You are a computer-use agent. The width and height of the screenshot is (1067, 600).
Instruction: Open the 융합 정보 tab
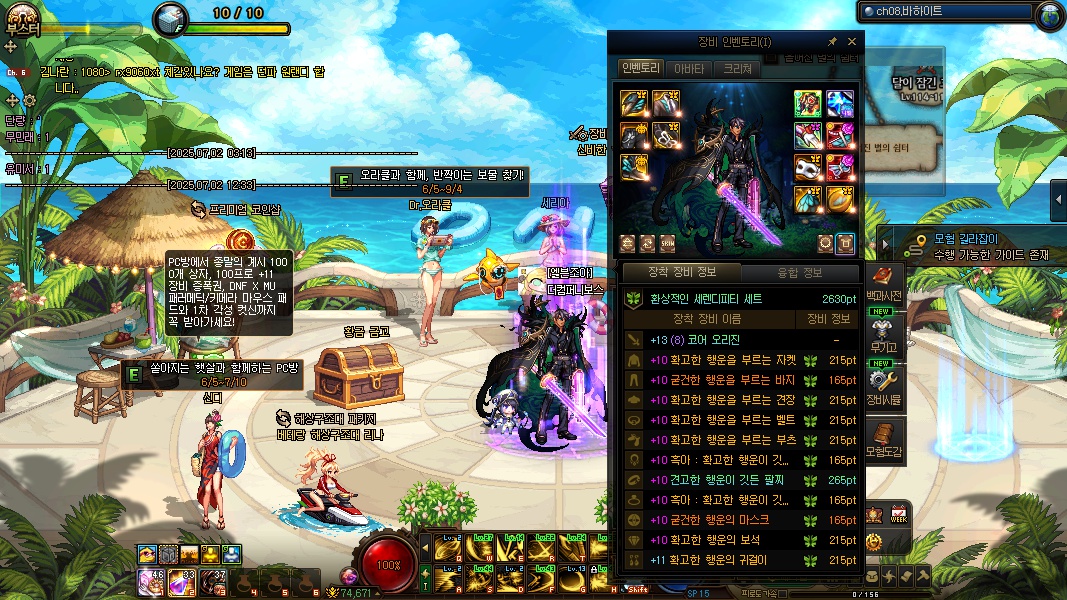click(800, 272)
